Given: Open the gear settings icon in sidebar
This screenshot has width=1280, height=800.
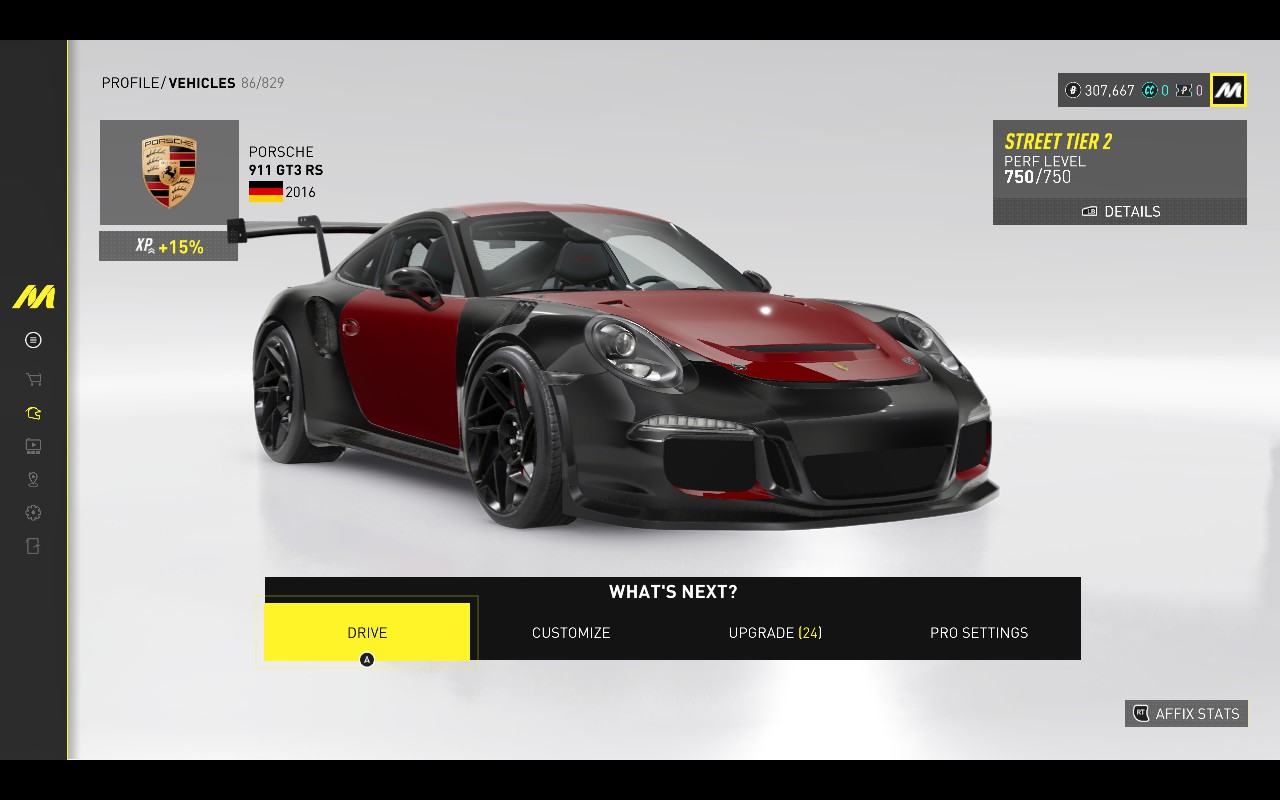Looking at the screenshot, I should coord(33,513).
